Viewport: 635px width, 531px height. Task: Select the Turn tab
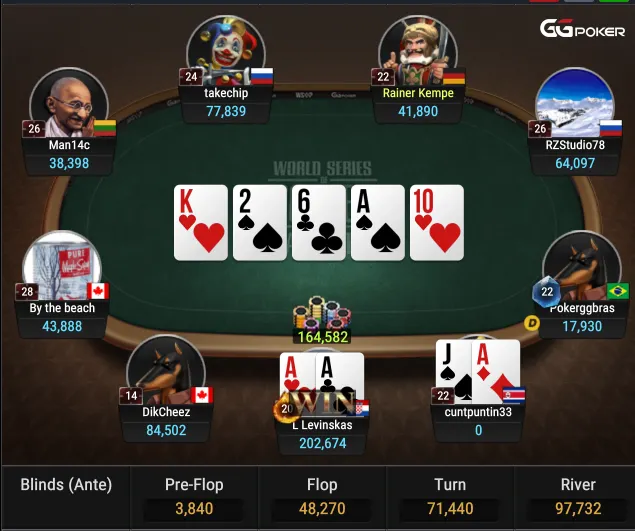pyautogui.click(x=450, y=496)
